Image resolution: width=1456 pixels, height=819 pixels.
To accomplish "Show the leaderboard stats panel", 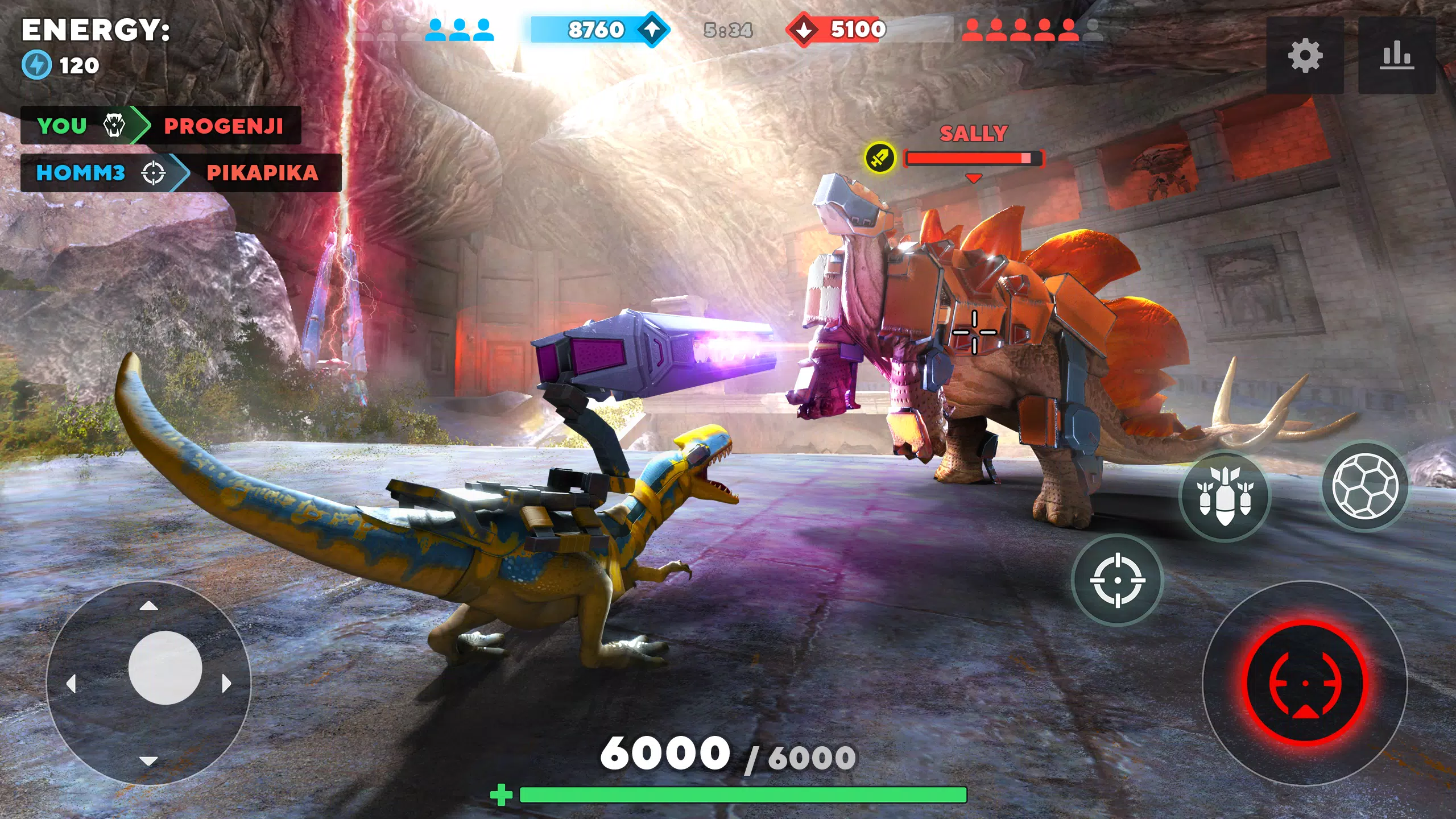I will [x=1396, y=55].
